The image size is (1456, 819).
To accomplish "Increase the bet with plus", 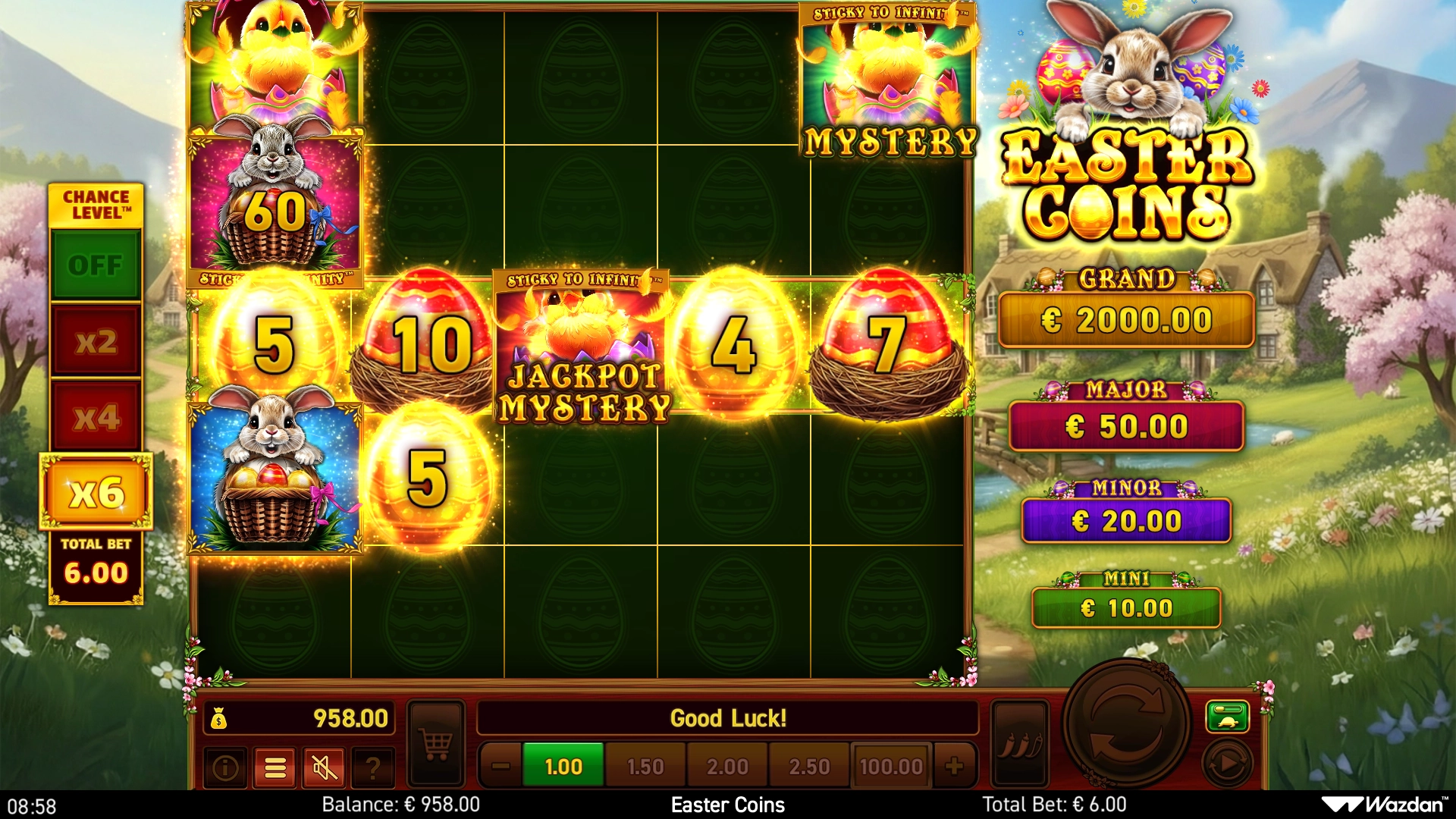I will click(x=955, y=767).
